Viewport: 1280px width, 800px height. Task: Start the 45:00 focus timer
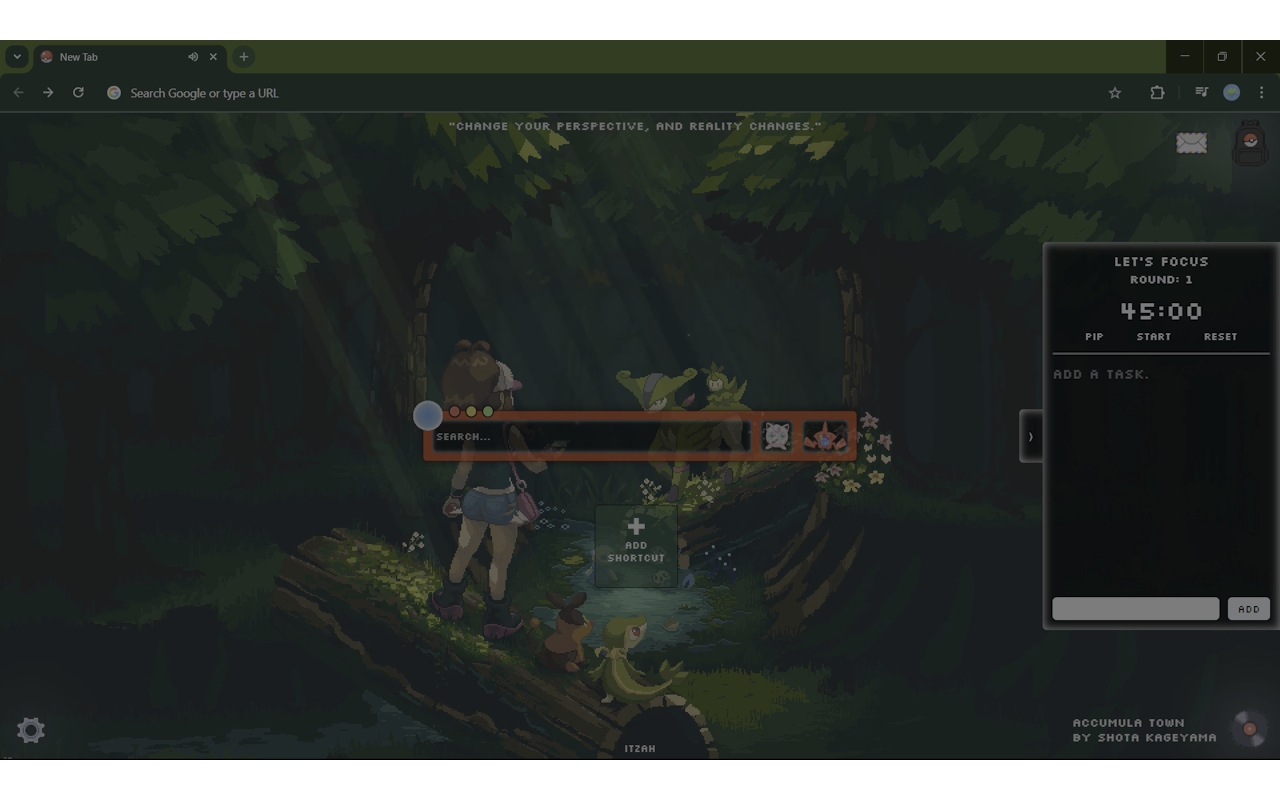tap(1154, 337)
